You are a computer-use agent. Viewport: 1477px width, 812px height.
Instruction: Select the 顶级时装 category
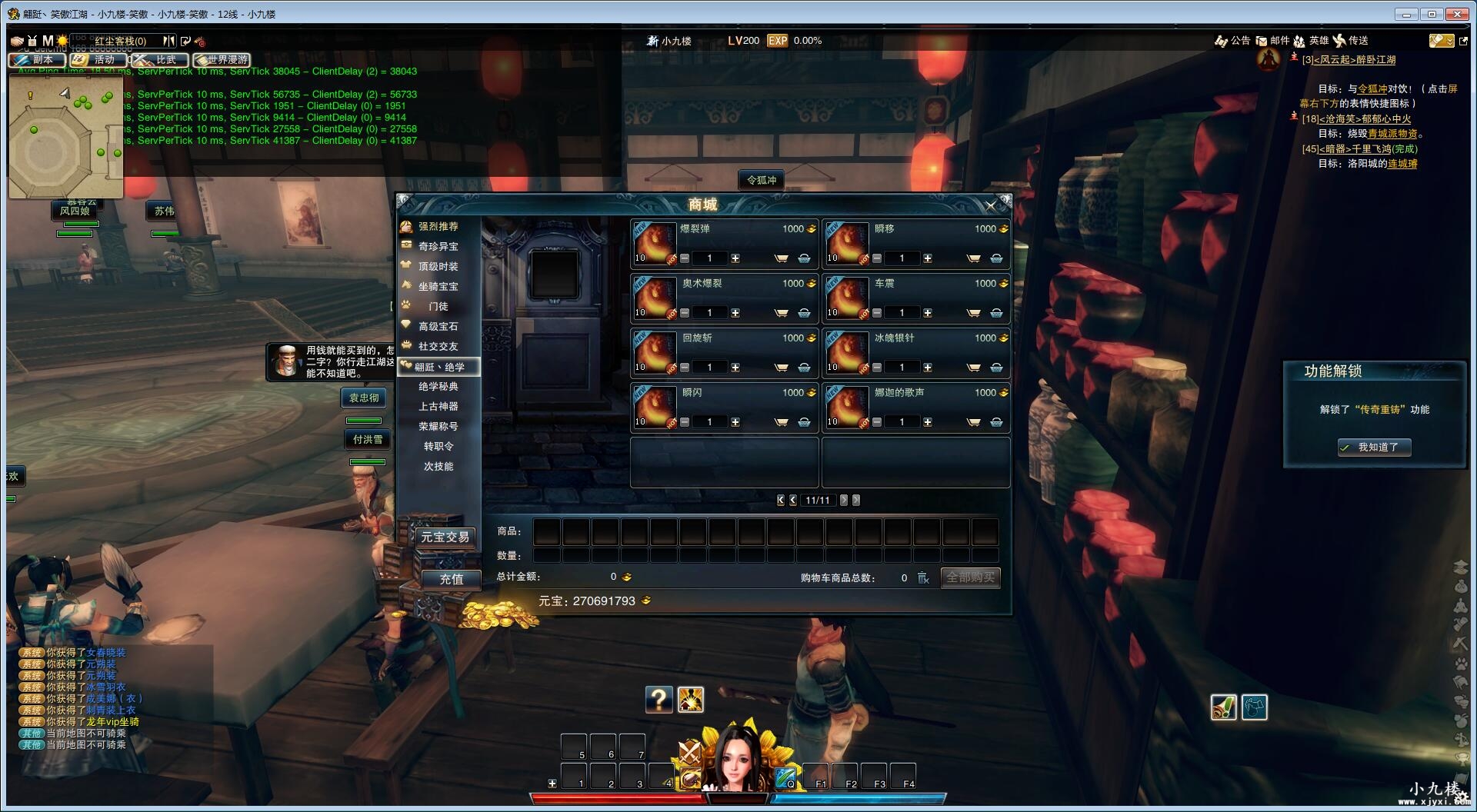(x=438, y=267)
